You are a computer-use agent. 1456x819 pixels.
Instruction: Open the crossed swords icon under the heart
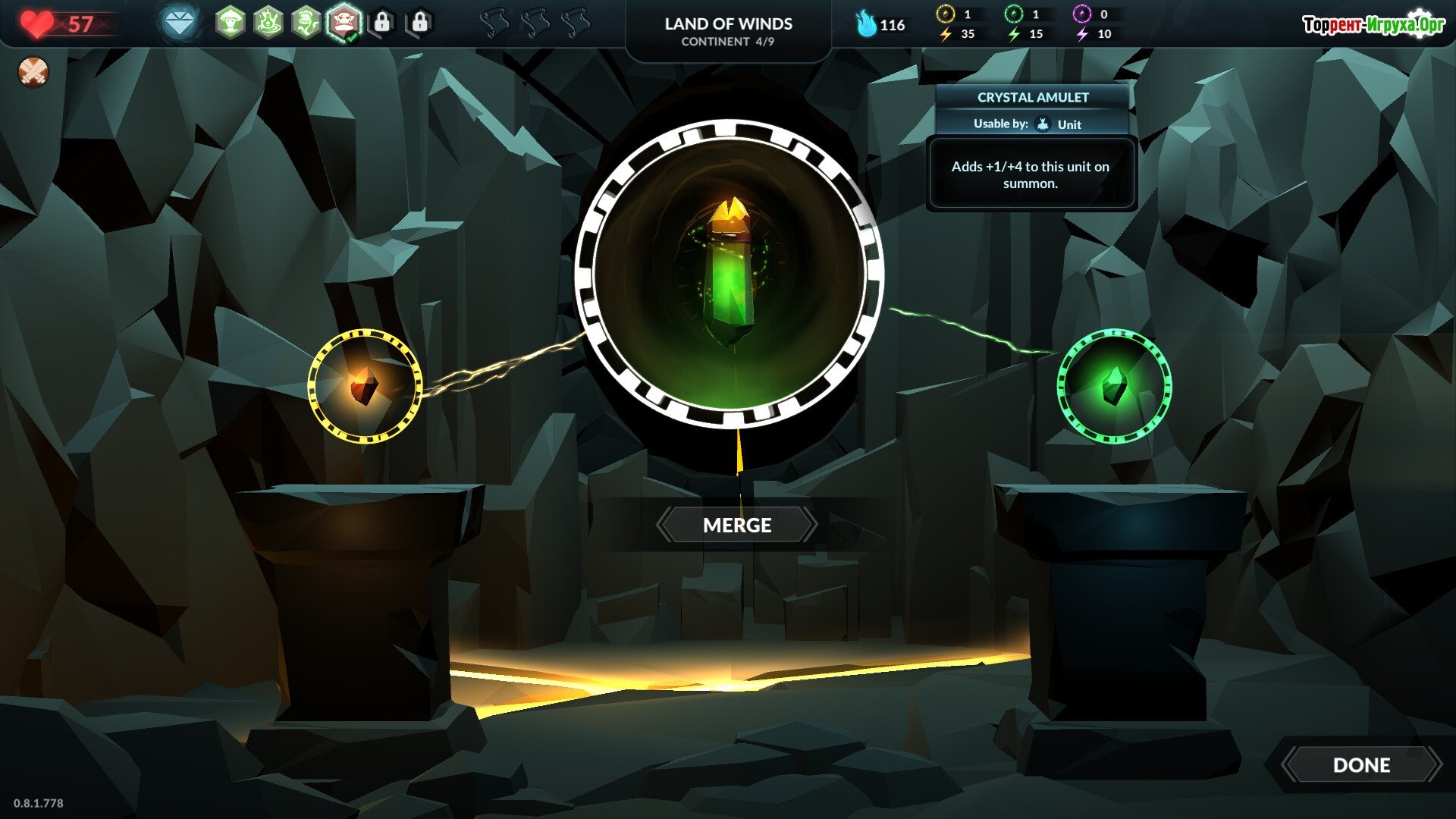(33, 72)
